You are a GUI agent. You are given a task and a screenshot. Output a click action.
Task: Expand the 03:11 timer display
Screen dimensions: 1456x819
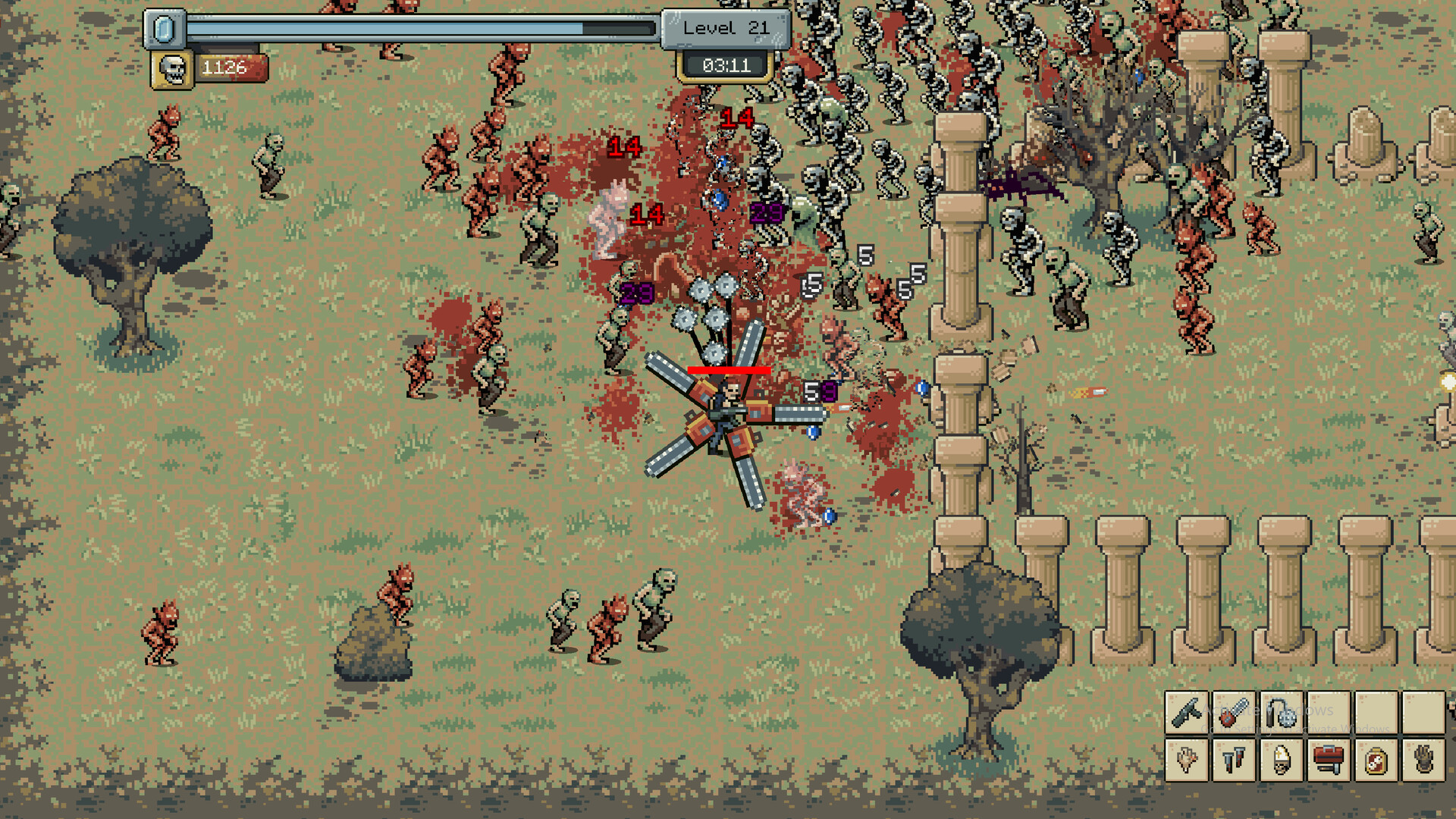click(x=724, y=65)
